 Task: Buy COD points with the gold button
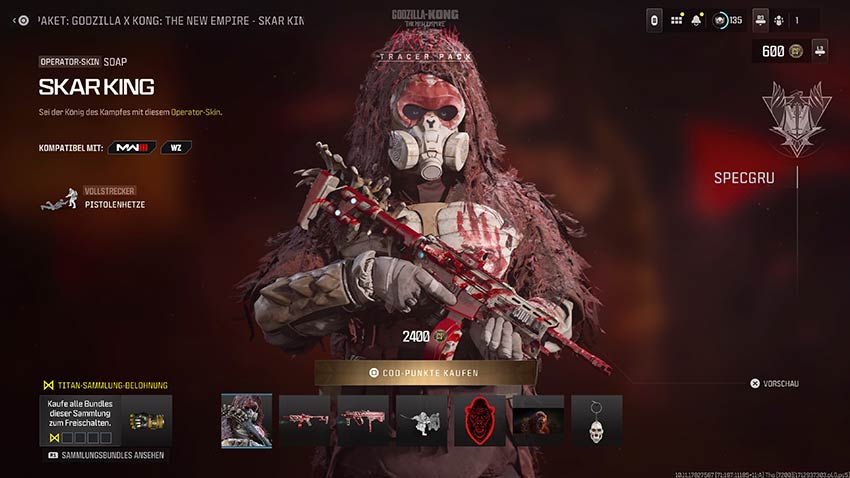point(424,373)
